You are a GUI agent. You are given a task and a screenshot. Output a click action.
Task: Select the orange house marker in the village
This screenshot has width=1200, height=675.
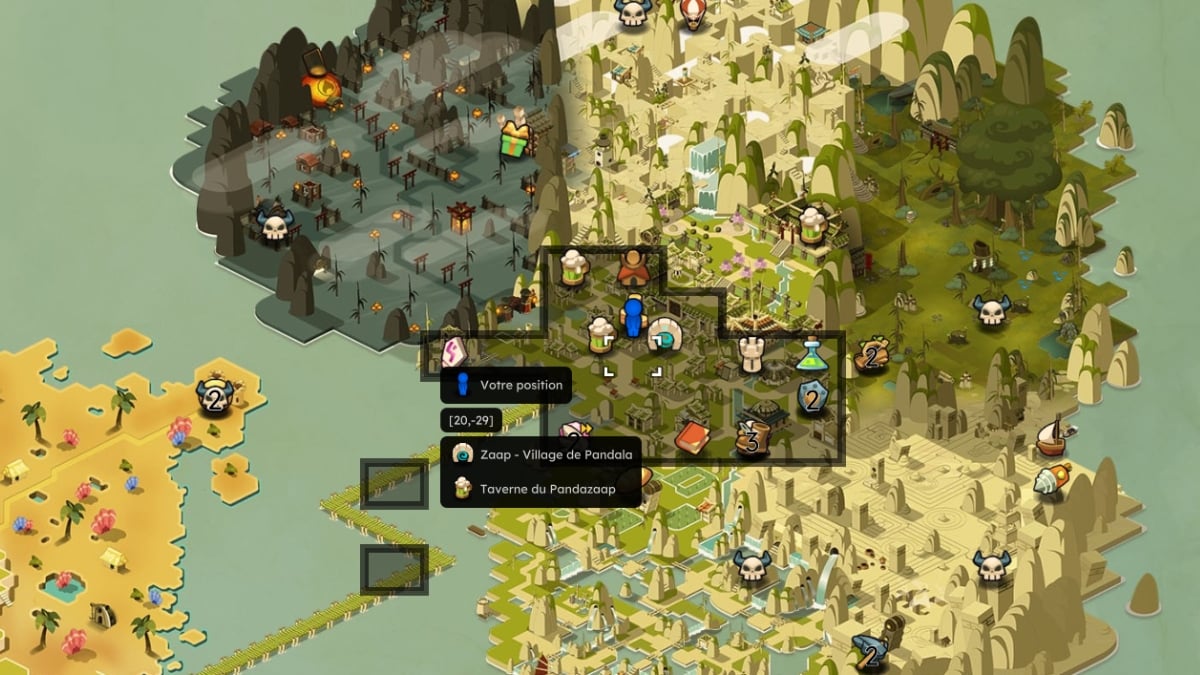[633, 268]
